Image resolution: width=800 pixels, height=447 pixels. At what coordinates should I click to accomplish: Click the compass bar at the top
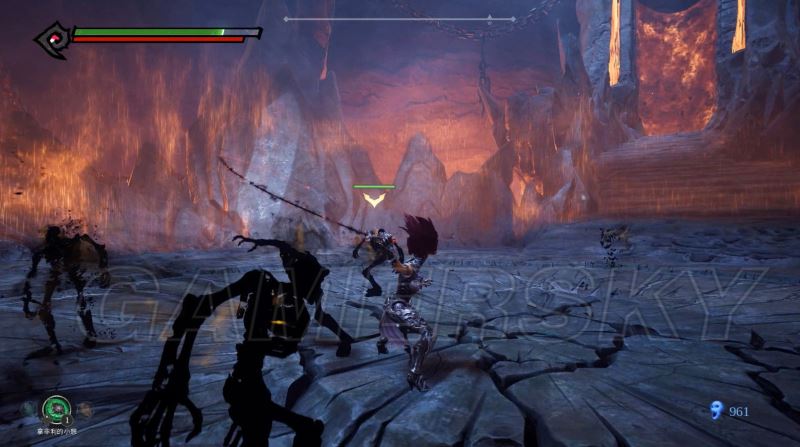coord(399,18)
